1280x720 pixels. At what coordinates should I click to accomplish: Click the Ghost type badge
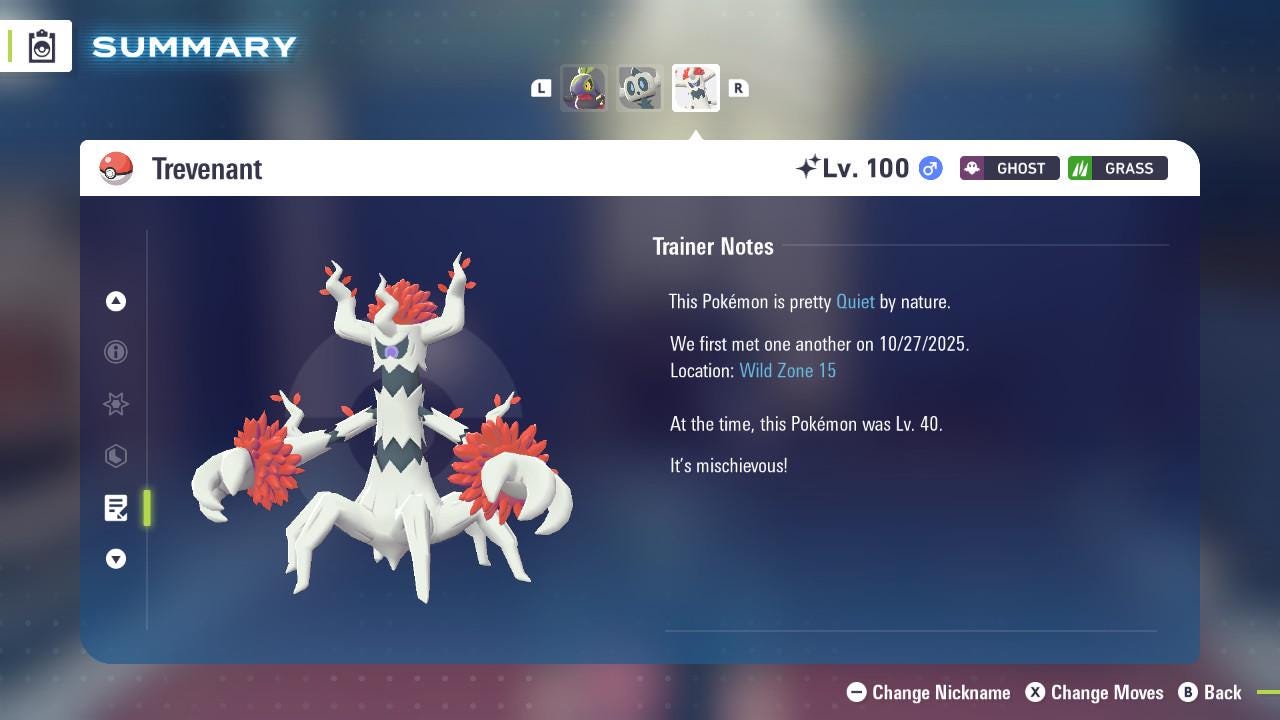point(1009,168)
